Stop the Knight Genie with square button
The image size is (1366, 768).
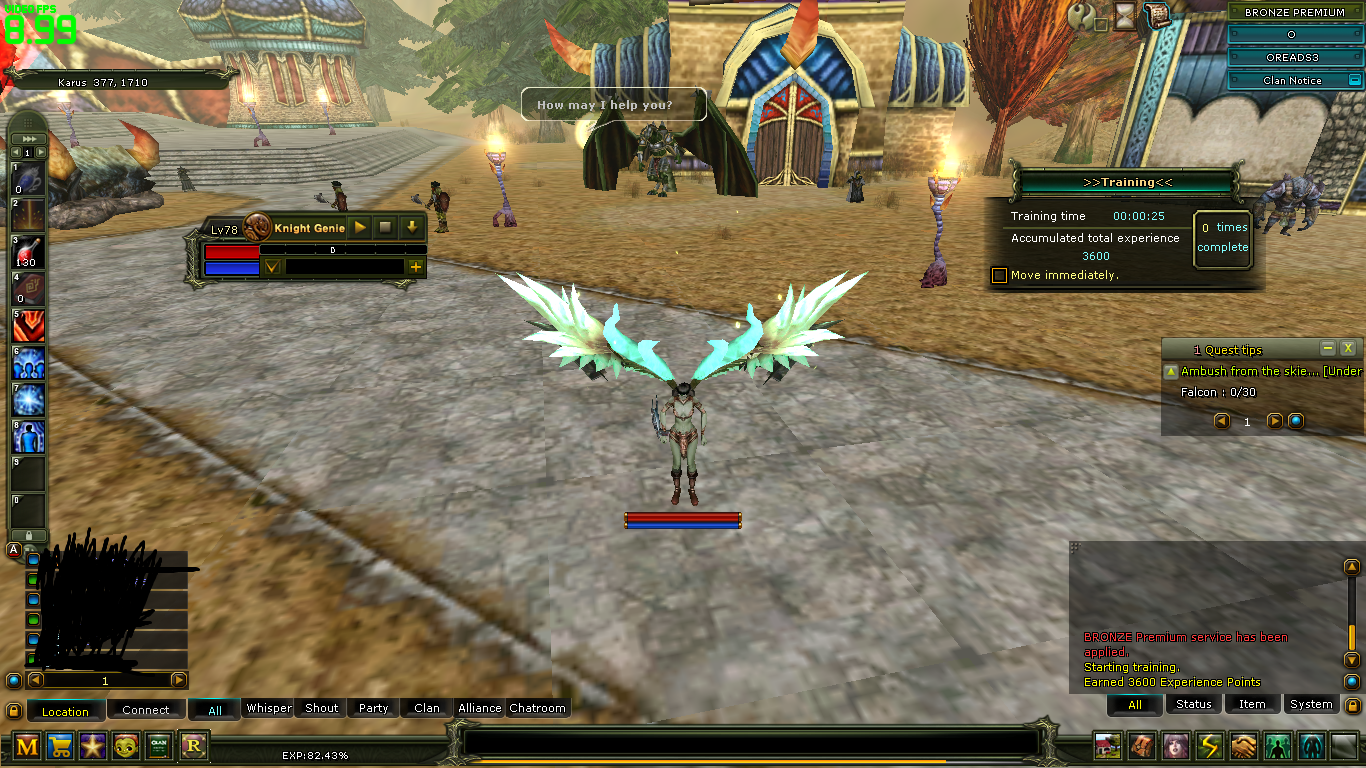point(386,228)
